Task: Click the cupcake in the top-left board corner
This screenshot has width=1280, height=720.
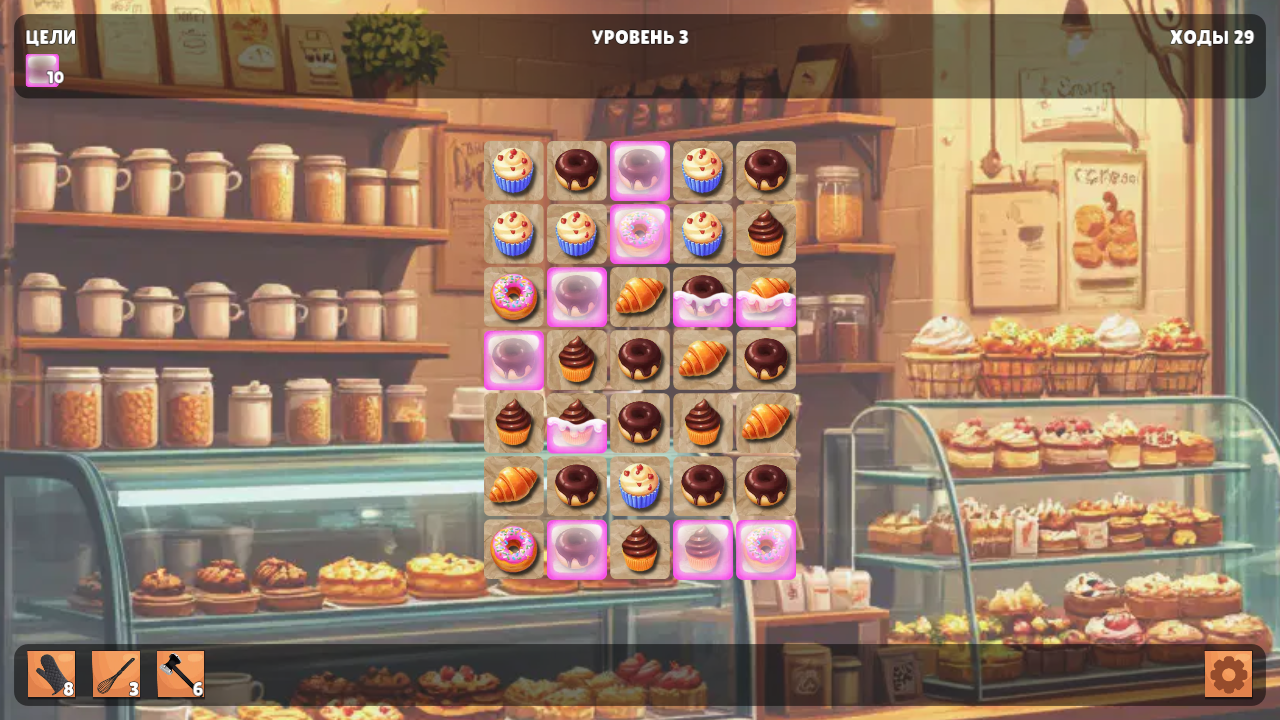Action: click(x=514, y=170)
